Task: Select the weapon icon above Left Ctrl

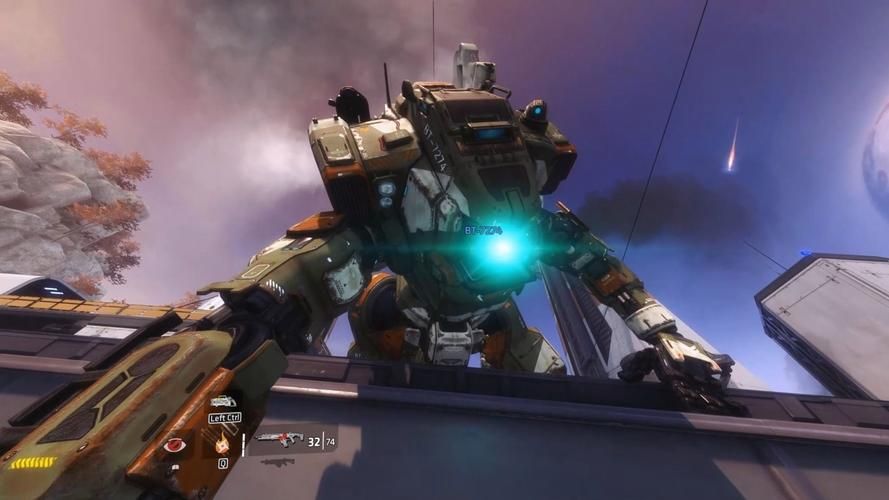Action: tap(223, 401)
